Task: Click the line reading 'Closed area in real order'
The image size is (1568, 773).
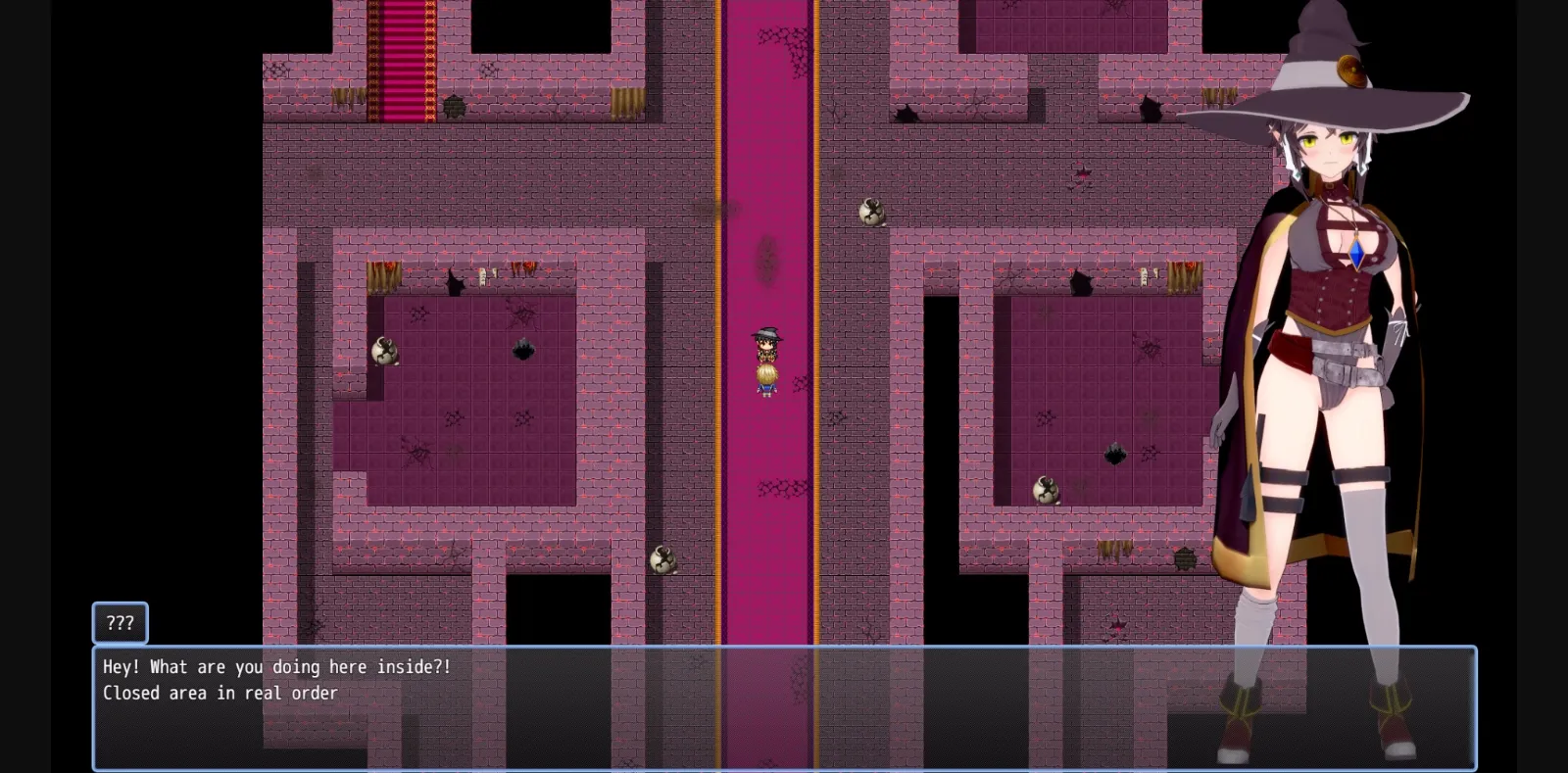Action: pyautogui.click(x=220, y=693)
